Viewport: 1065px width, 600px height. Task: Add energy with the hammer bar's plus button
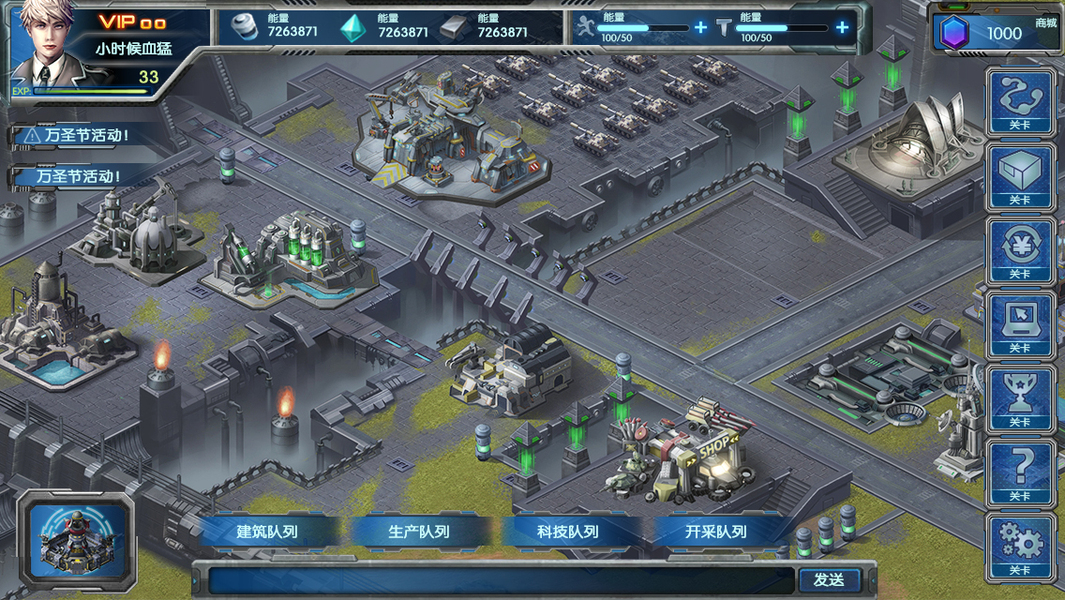(842, 27)
